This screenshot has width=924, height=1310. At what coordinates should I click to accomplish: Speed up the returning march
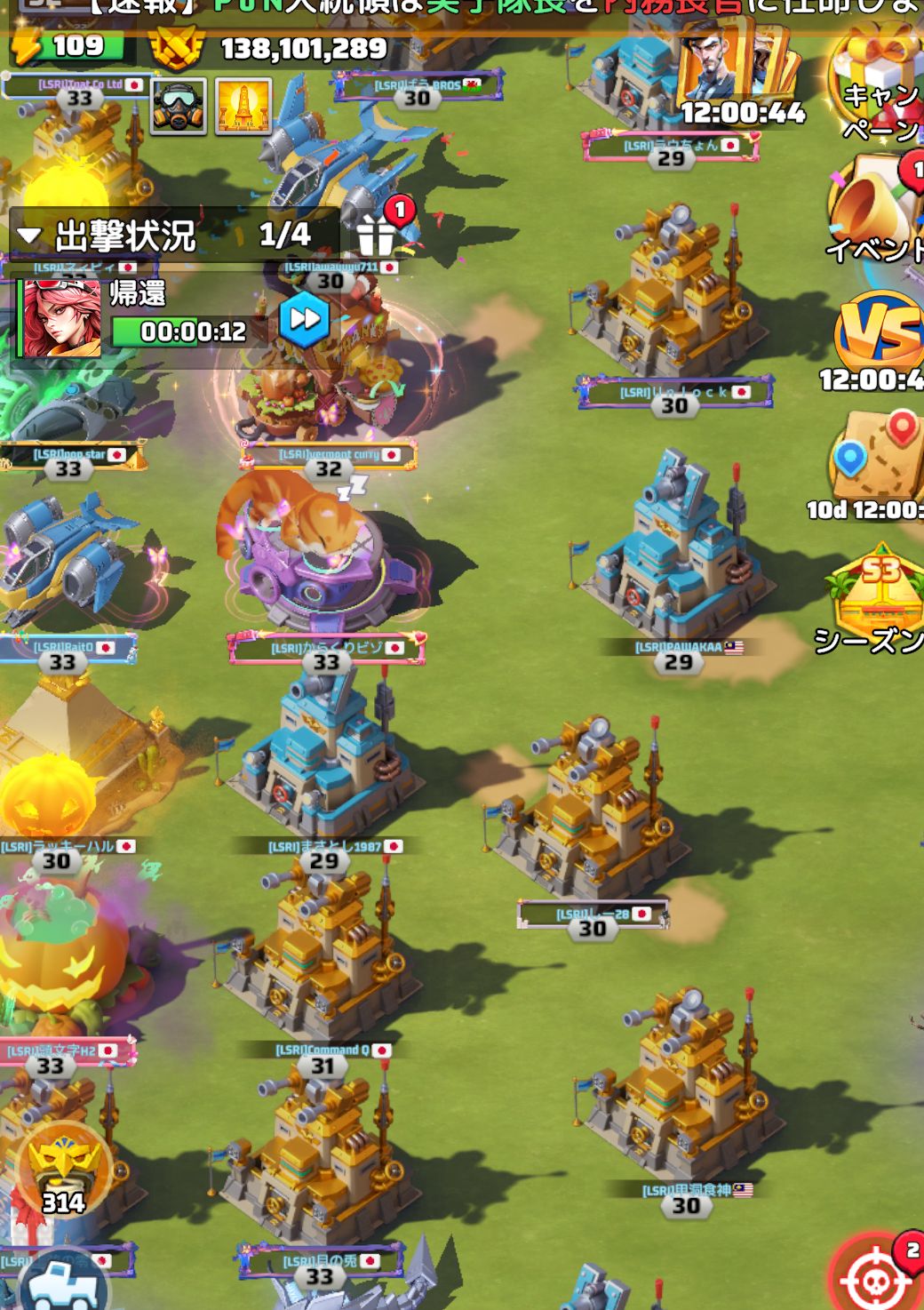304,319
